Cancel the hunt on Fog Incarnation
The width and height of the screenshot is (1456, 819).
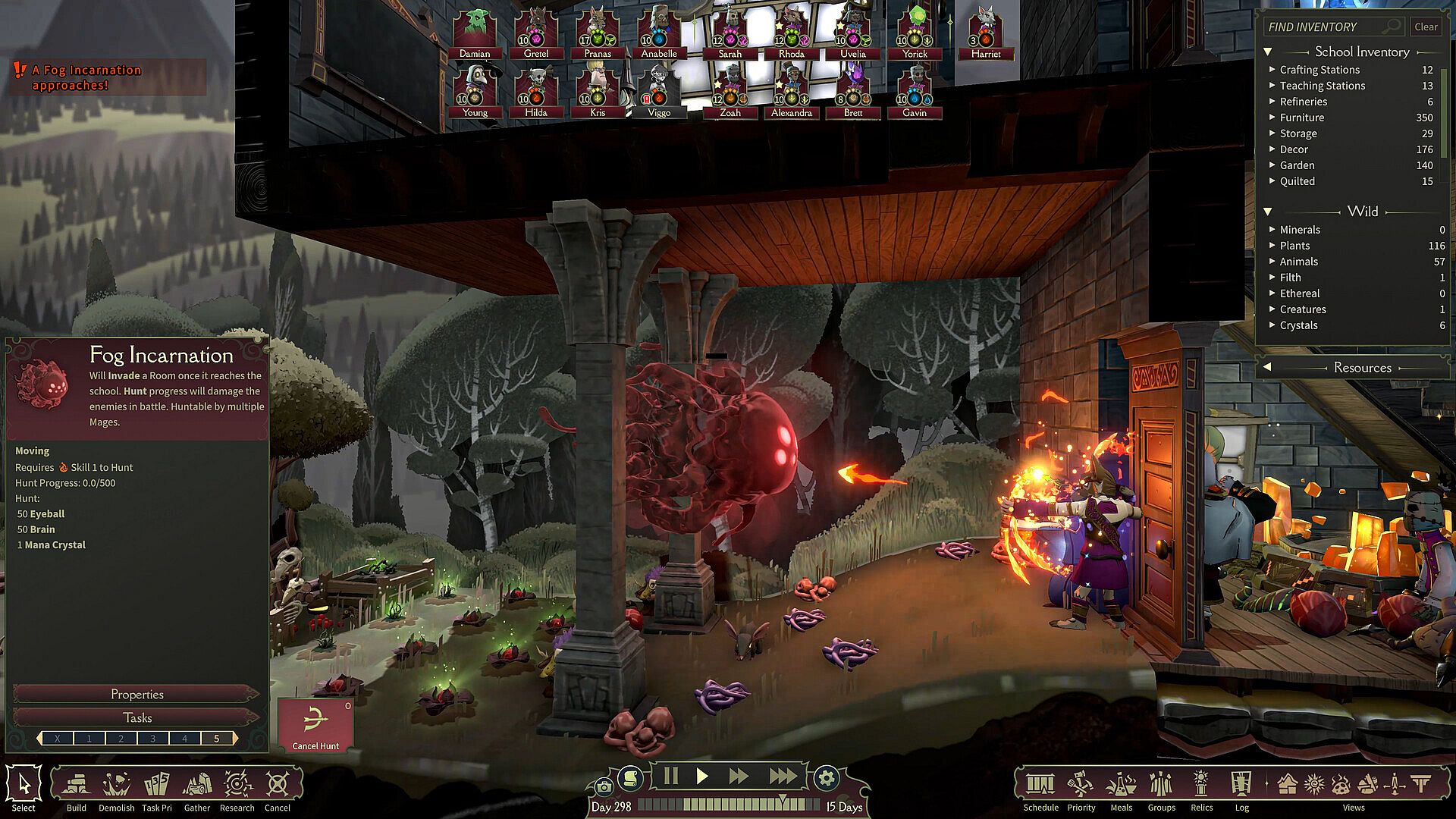315,725
